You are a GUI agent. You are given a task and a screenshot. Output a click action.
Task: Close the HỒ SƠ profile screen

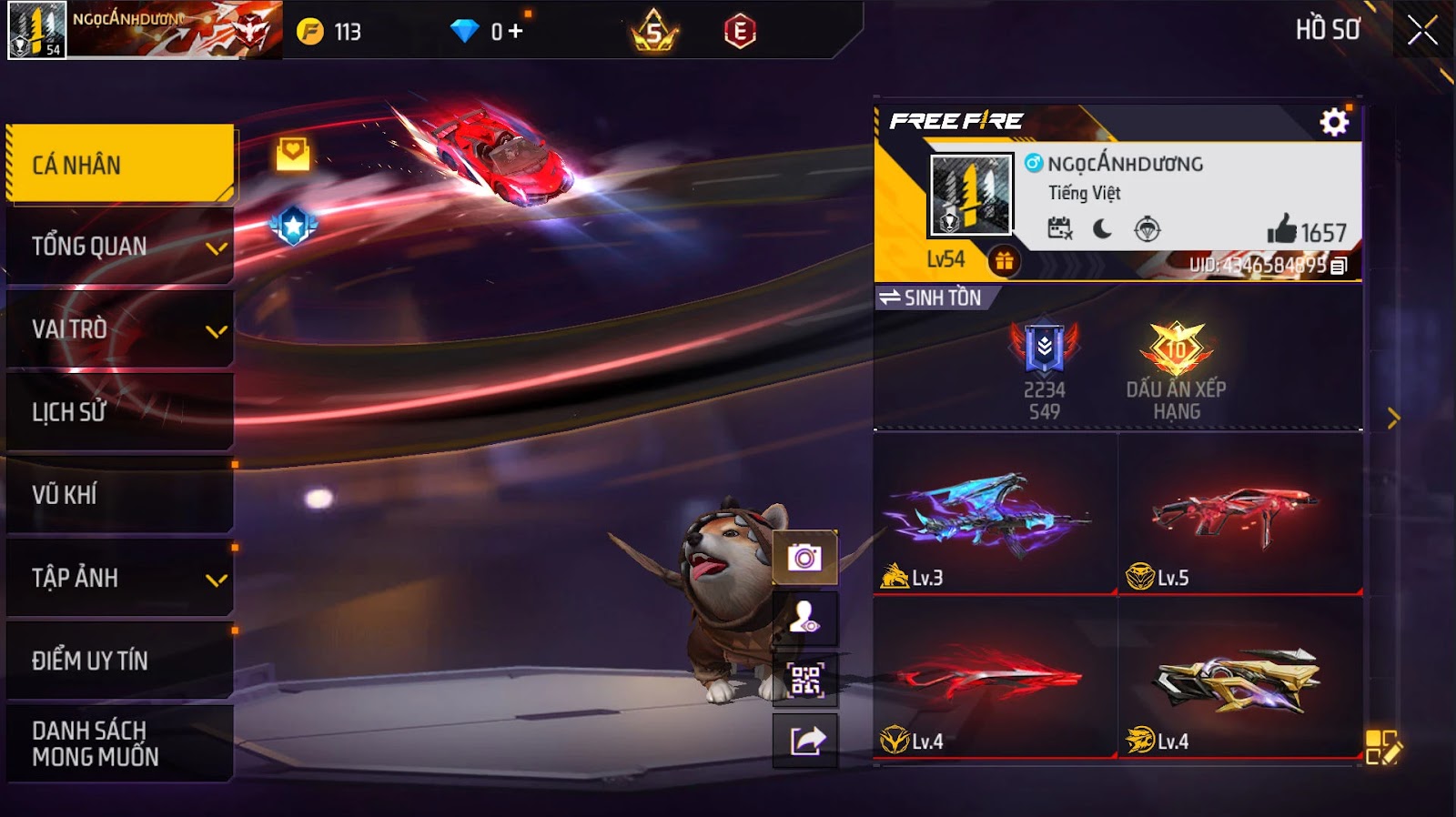click(x=1421, y=32)
